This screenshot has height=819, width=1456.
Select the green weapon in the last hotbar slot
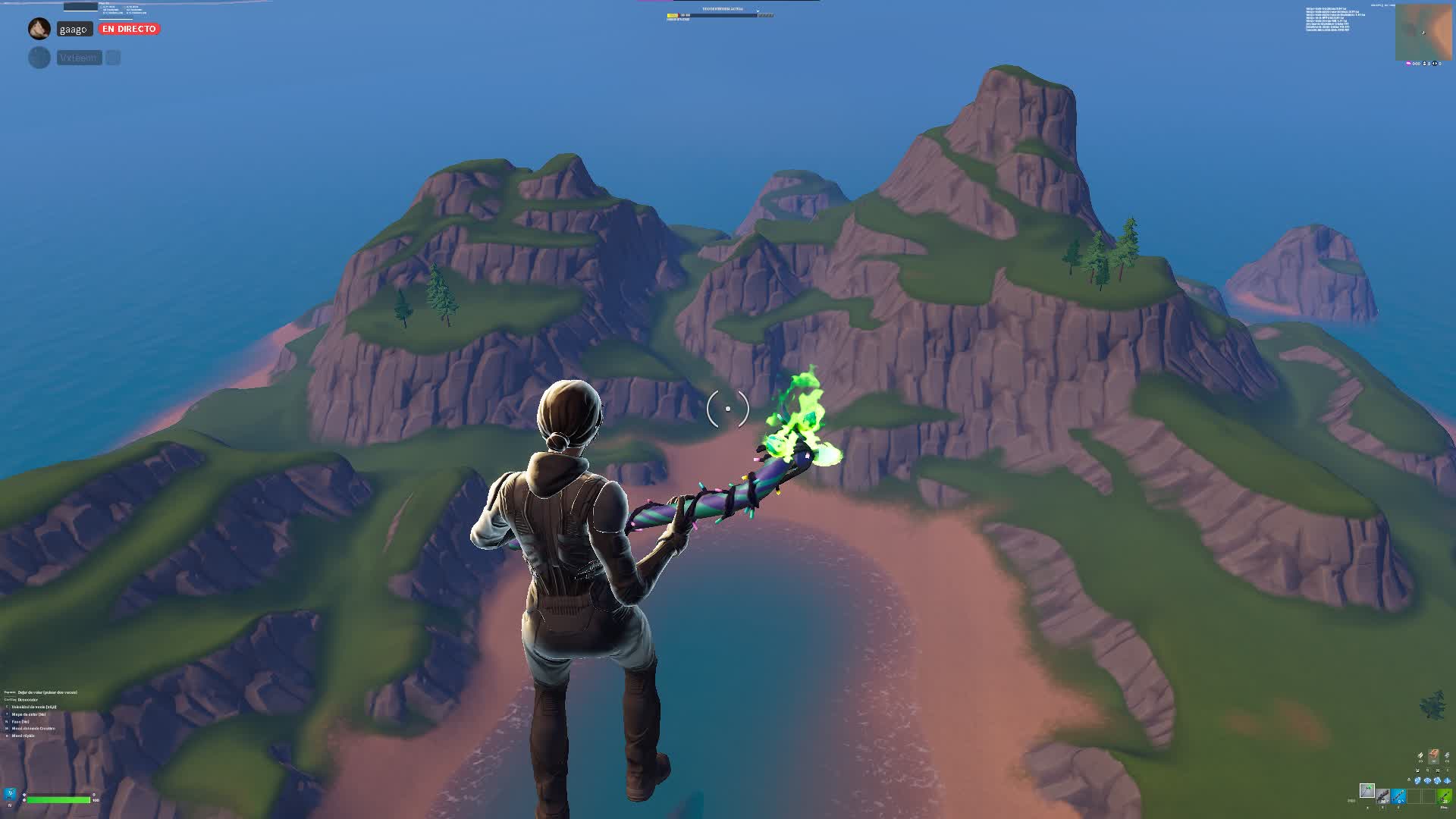tap(1443, 797)
